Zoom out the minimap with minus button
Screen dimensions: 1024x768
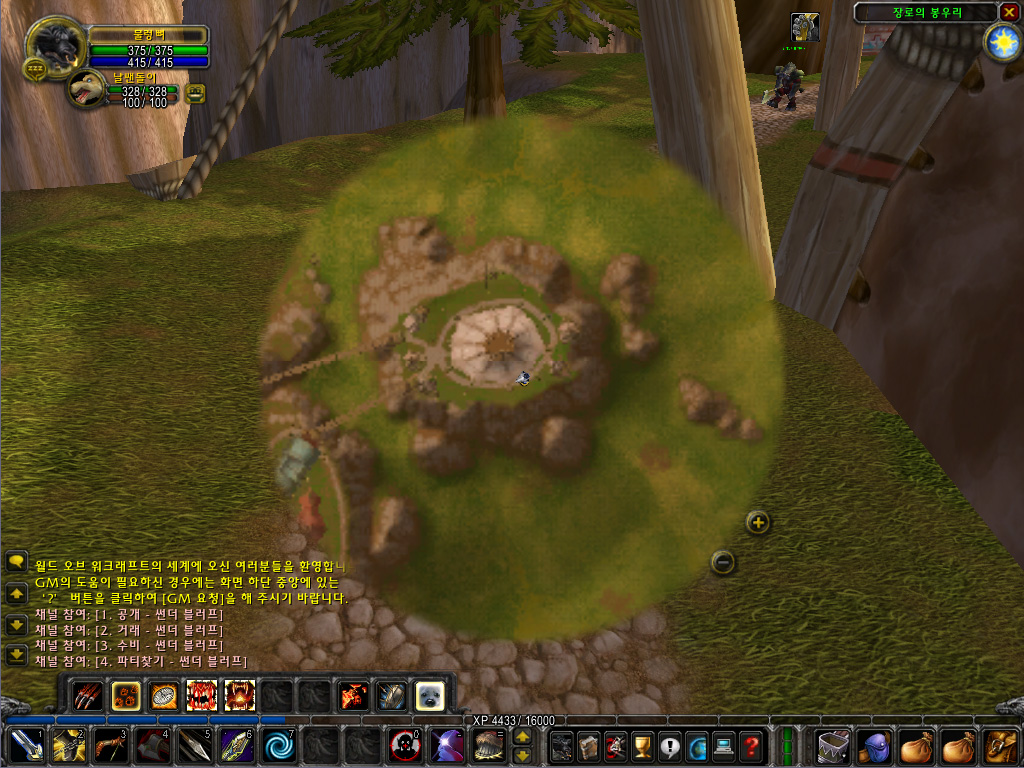[723, 562]
